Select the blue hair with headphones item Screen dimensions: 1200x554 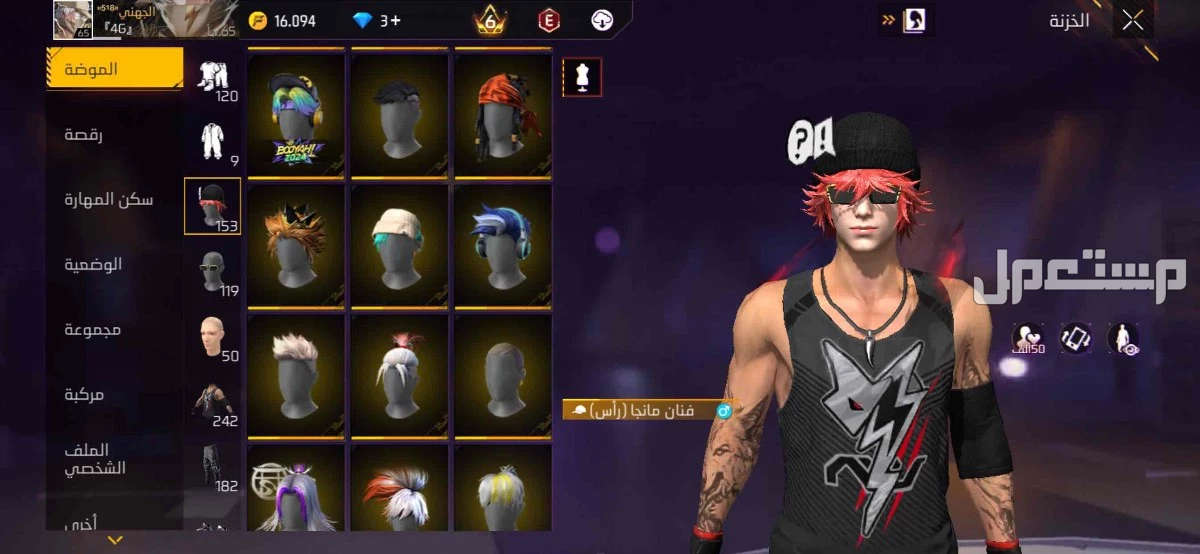[503, 245]
